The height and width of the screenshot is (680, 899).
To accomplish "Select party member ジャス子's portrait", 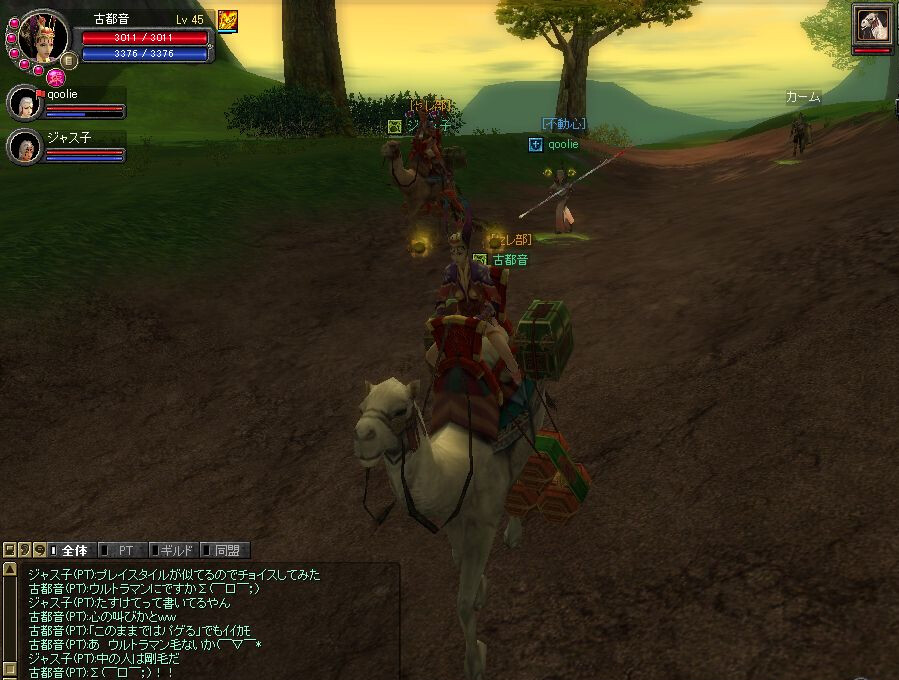I will [24, 147].
